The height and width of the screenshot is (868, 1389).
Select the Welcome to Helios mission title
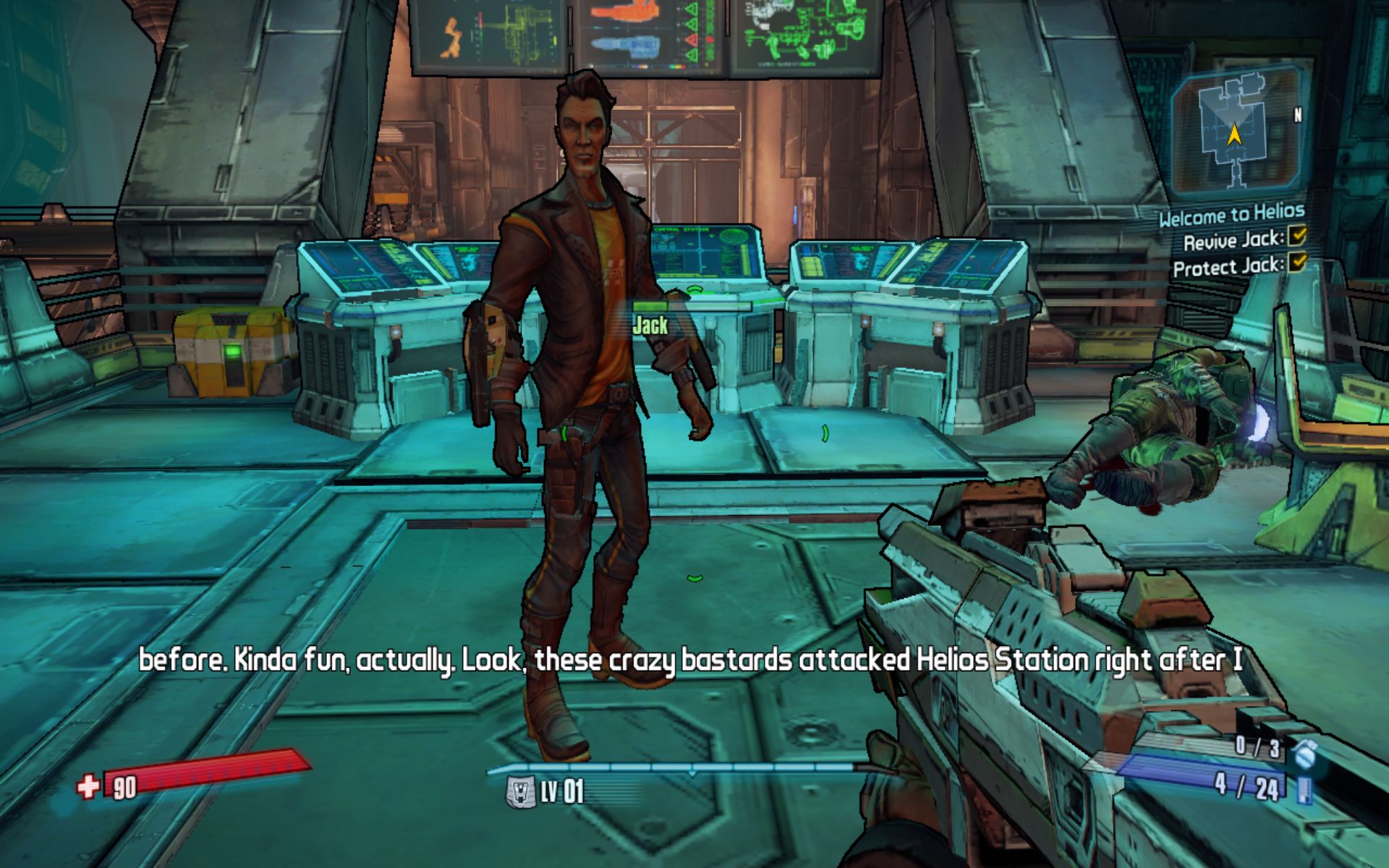1231,214
